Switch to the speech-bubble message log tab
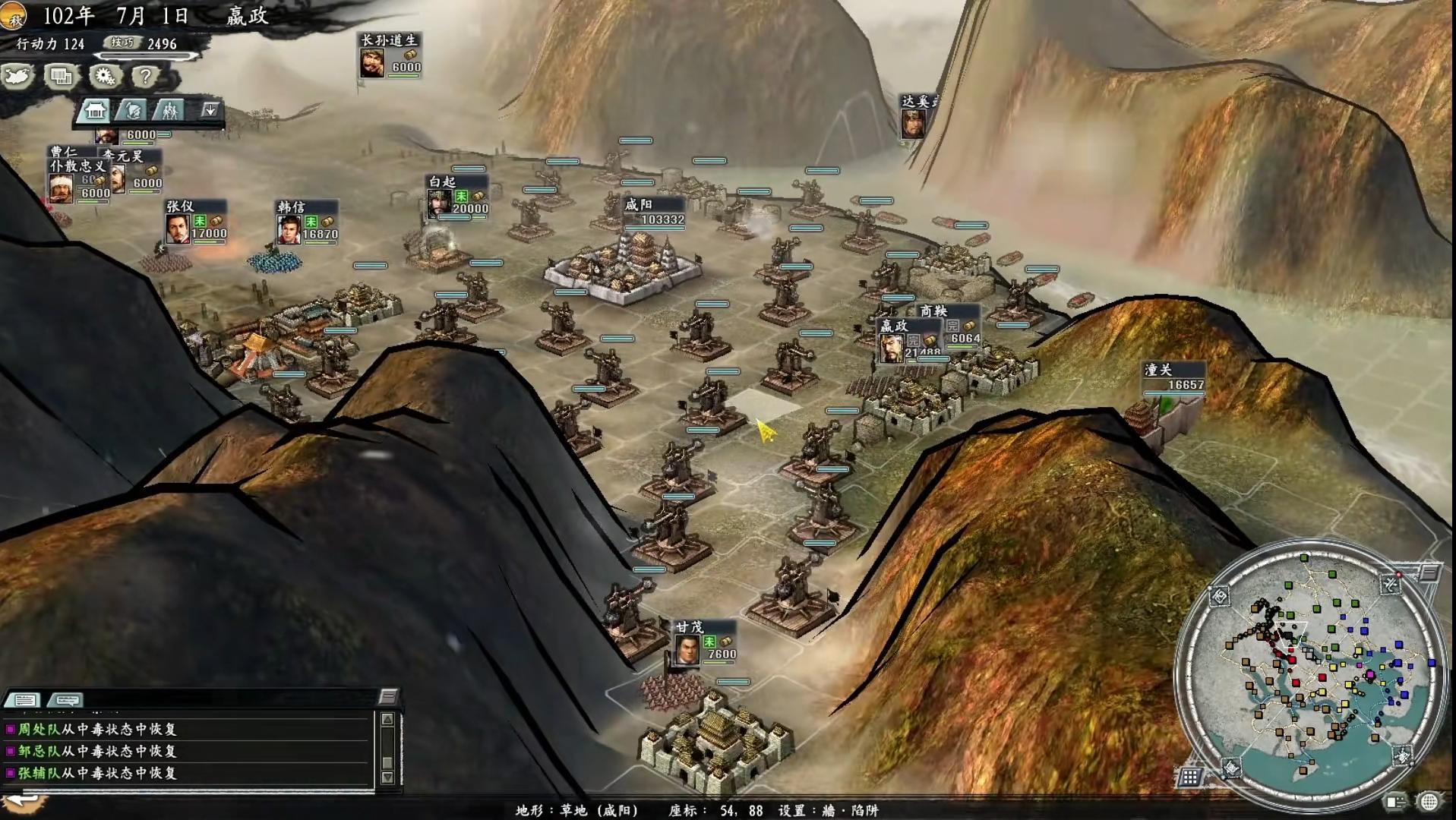Screen dimensions: 1456x820 click(65, 699)
